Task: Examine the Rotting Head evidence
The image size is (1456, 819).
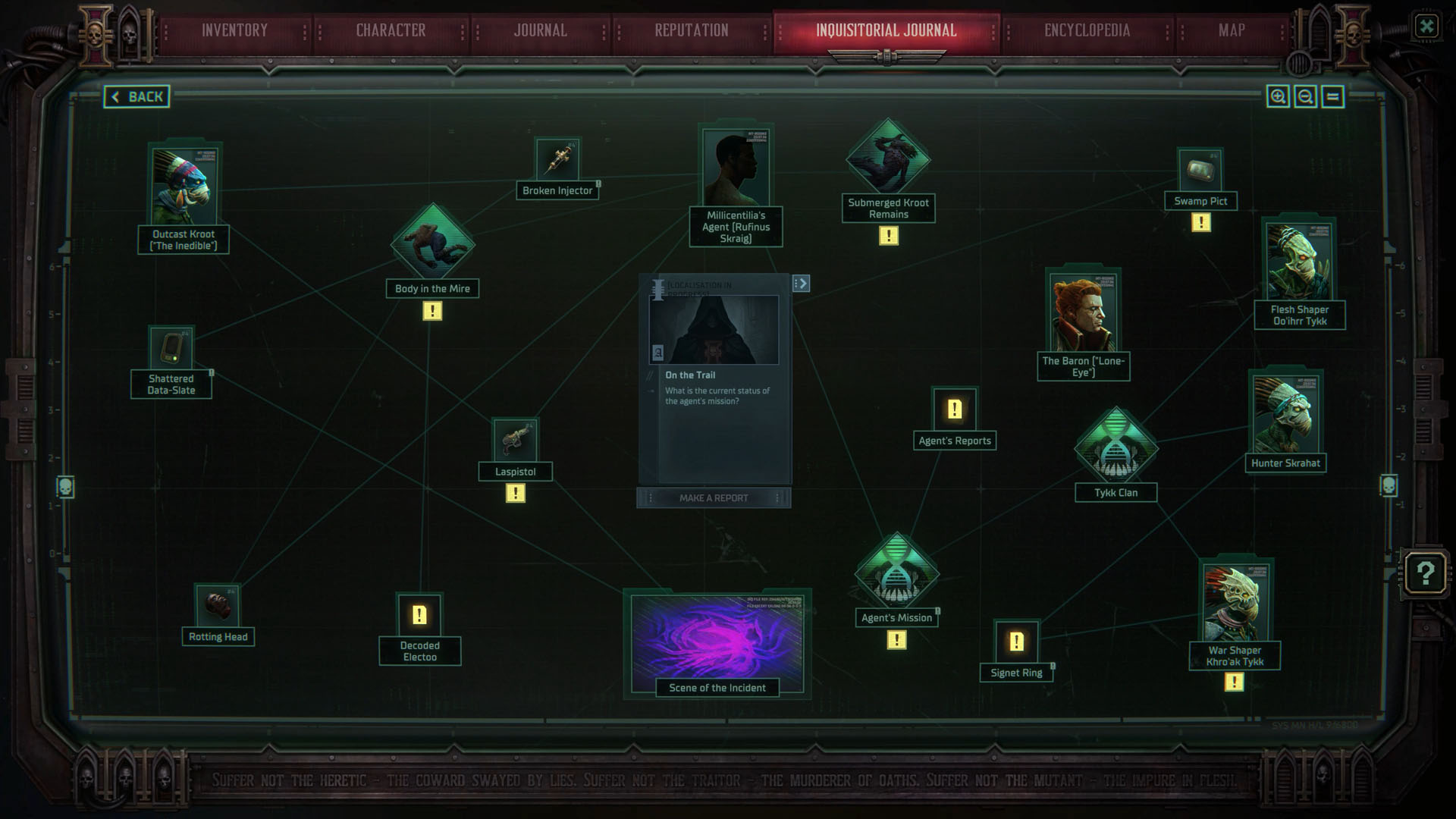Action: click(218, 607)
